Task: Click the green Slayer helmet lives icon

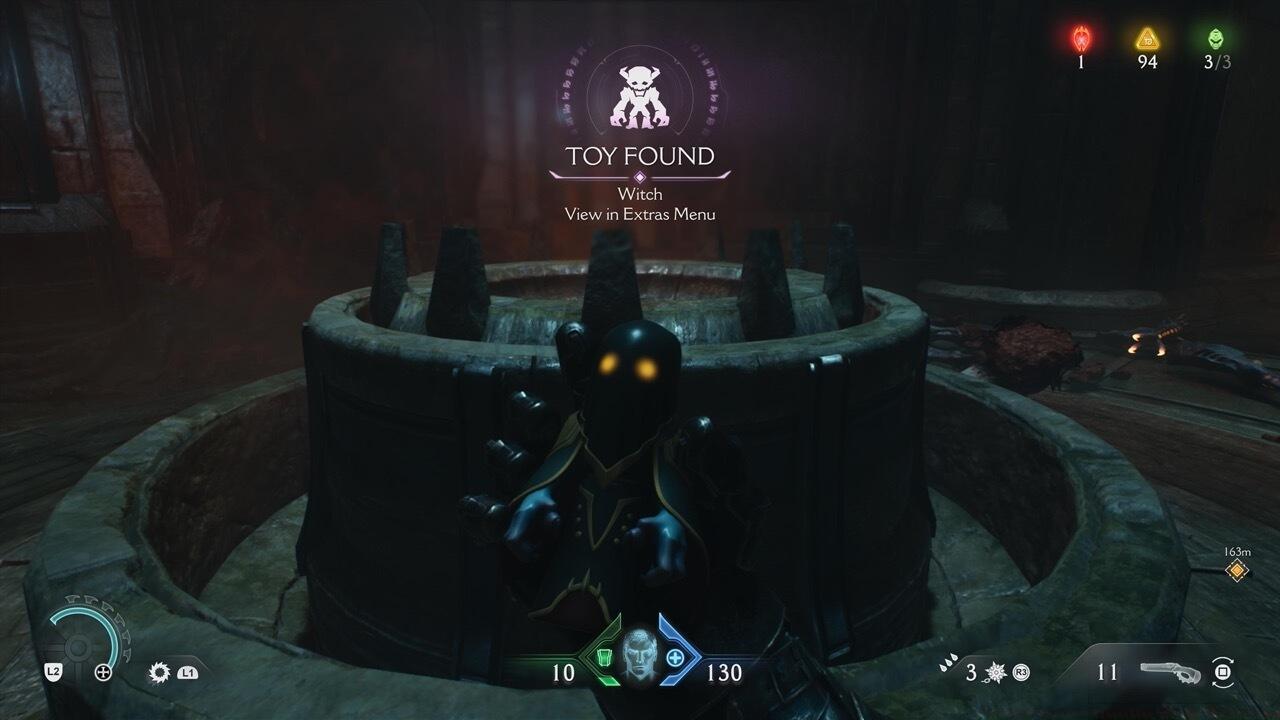Action: click(x=1215, y=39)
